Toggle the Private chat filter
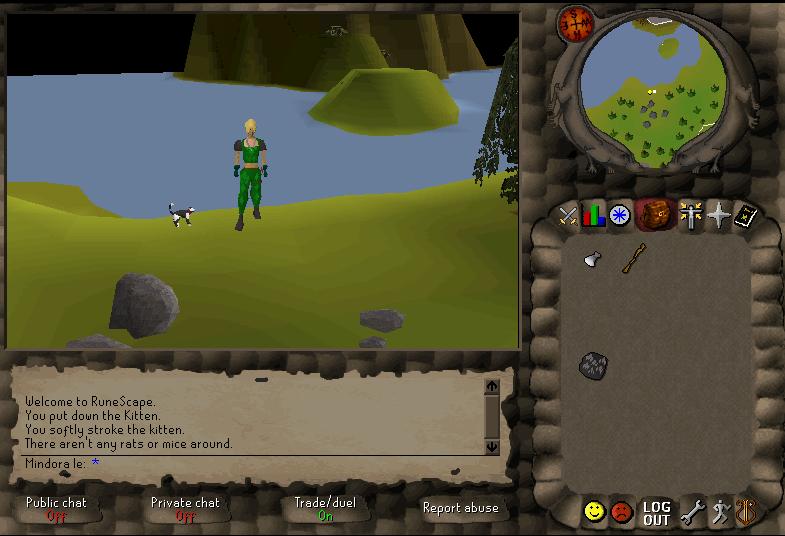This screenshot has width=785, height=536. tap(185, 509)
